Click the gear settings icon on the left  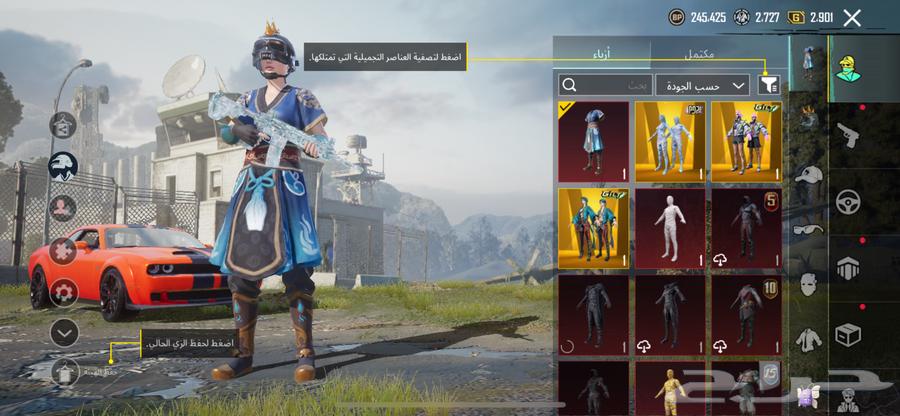(x=63, y=291)
